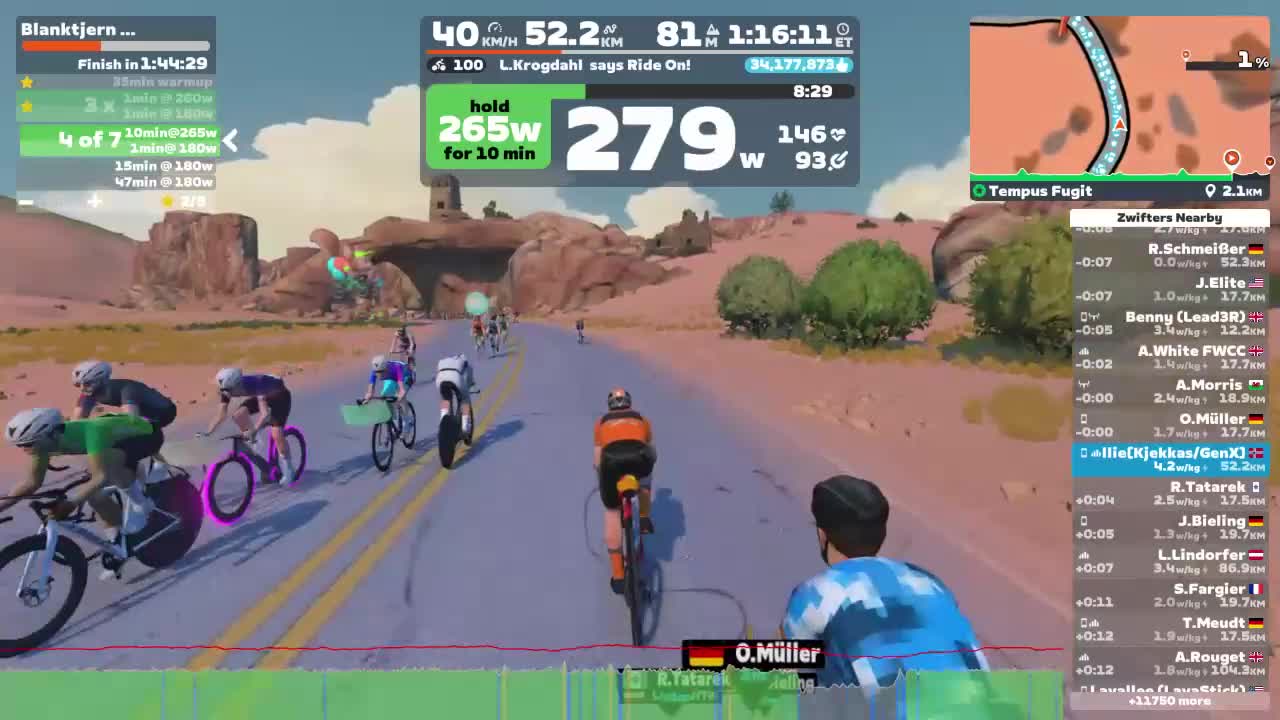Viewport: 1280px width, 720px height.
Task: Select the Zwifters Nearby header
Action: click(1170, 217)
